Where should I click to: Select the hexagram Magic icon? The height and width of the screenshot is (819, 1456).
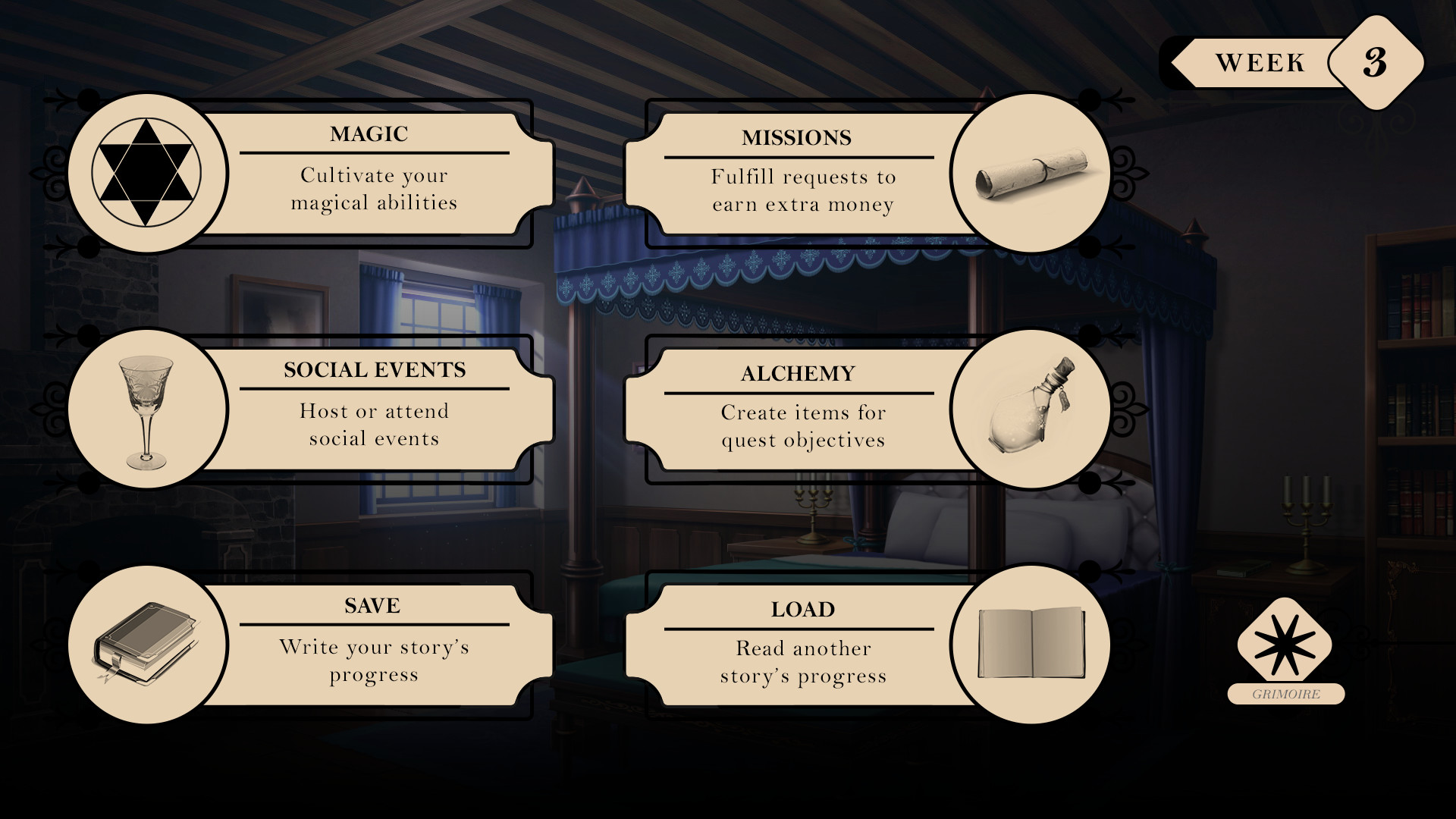(145, 173)
